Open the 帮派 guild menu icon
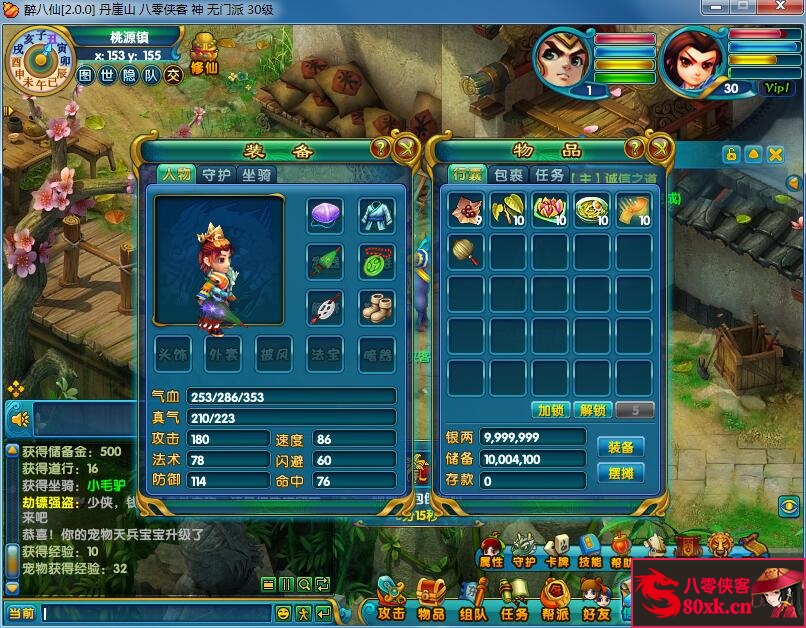This screenshot has height=628, width=806. 556,599
